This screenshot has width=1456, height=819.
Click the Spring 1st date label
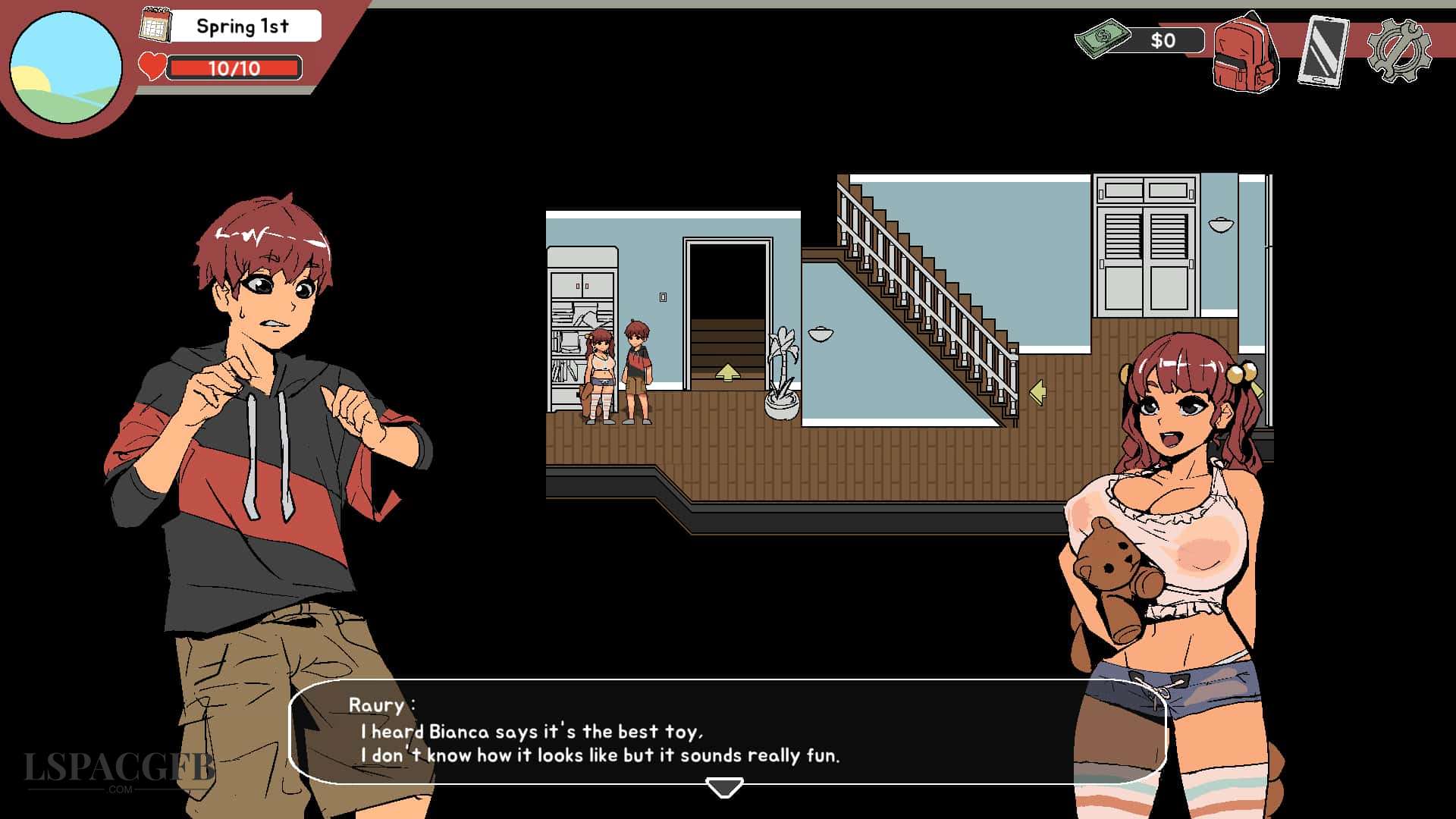point(242,26)
